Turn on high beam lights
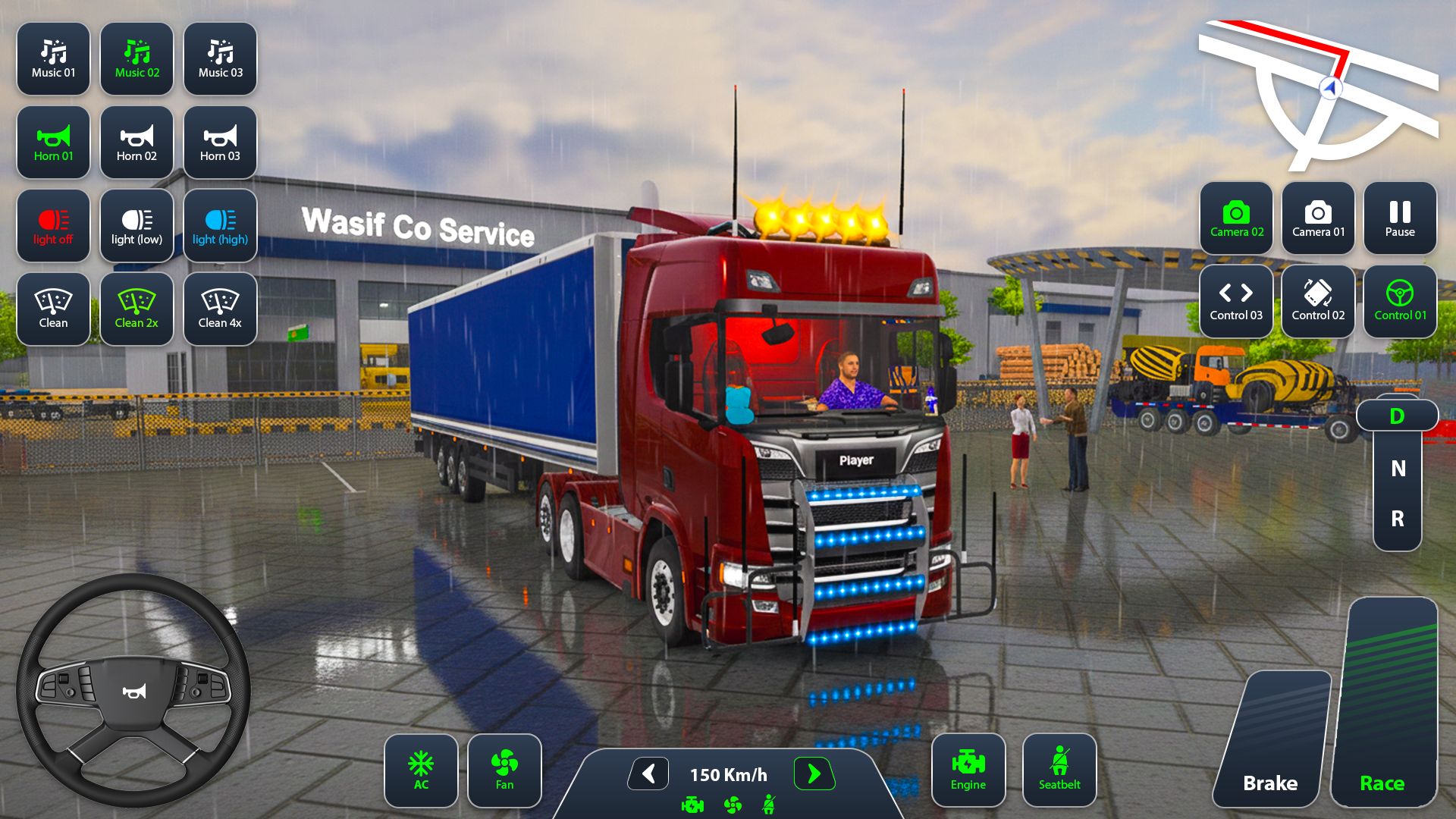Image resolution: width=1456 pixels, height=819 pixels. [x=220, y=226]
